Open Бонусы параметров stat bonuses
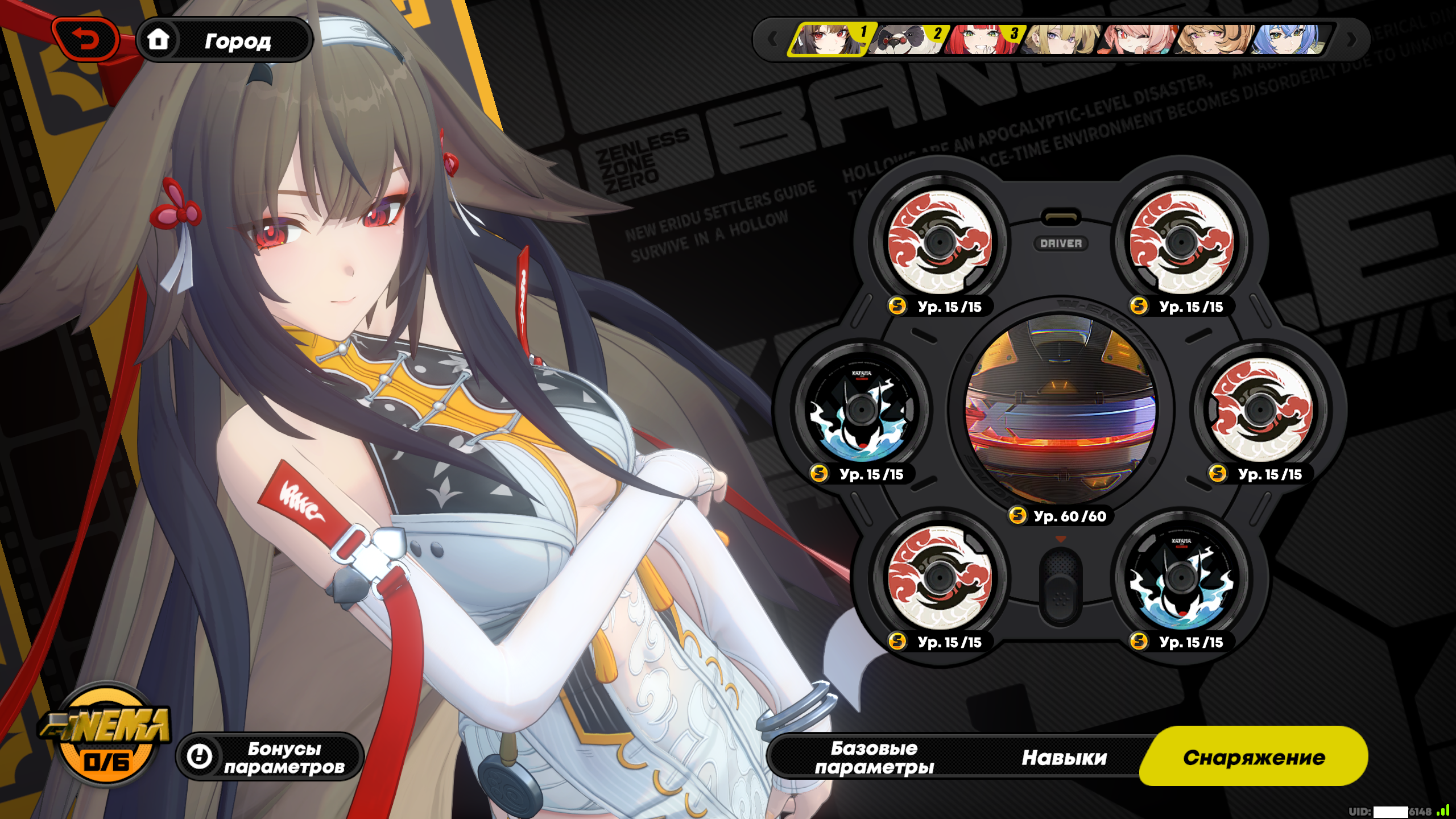The height and width of the screenshot is (819, 1456). pos(270,756)
